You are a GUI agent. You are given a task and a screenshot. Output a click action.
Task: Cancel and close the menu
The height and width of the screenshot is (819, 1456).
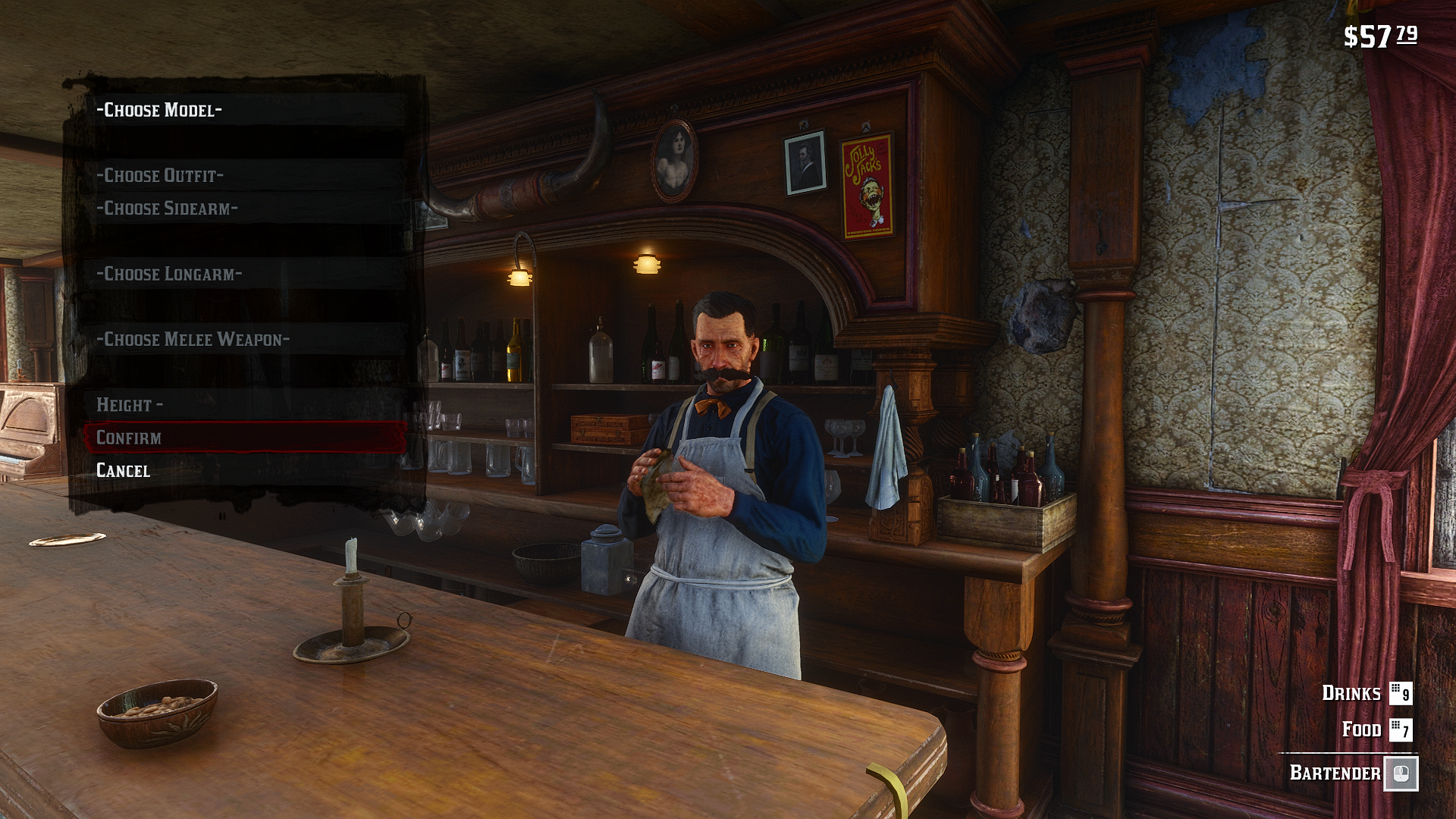124,471
